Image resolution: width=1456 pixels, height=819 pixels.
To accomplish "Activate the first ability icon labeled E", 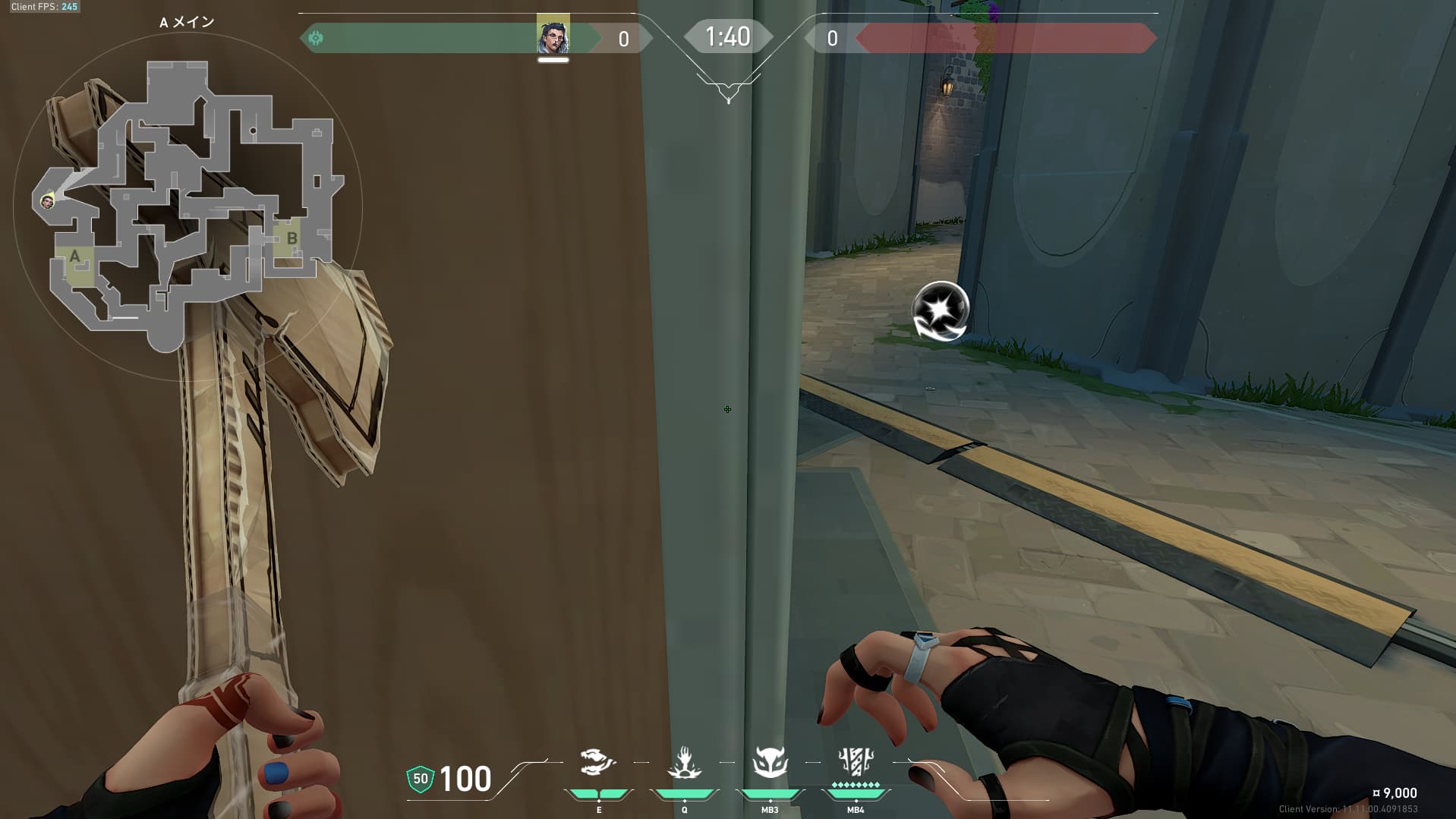I will (x=598, y=762).
